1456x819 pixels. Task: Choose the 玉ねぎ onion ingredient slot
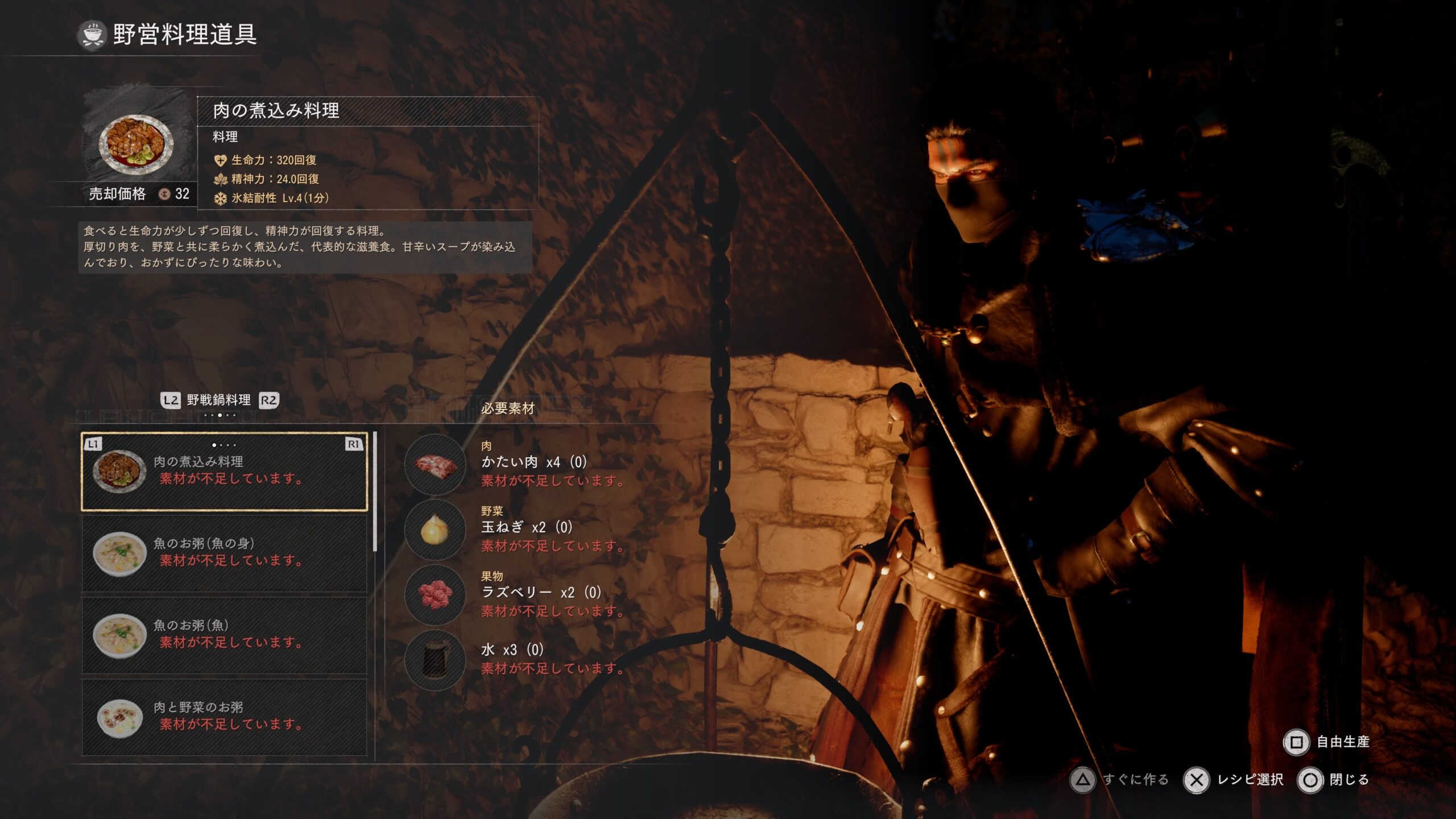pyautogui.click(x=436, y=530)
